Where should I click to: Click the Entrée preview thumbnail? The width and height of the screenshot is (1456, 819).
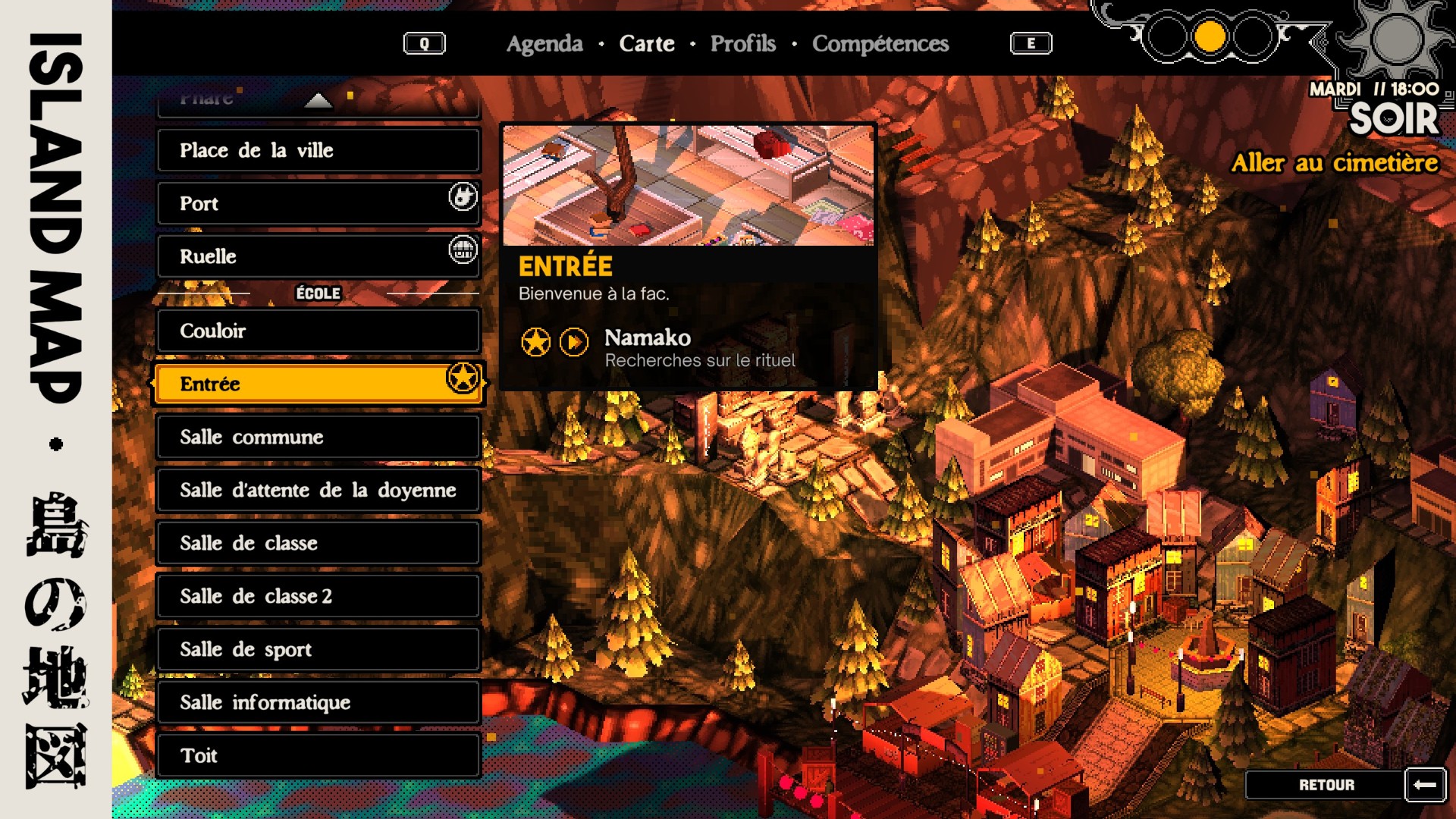coord(688,186)
